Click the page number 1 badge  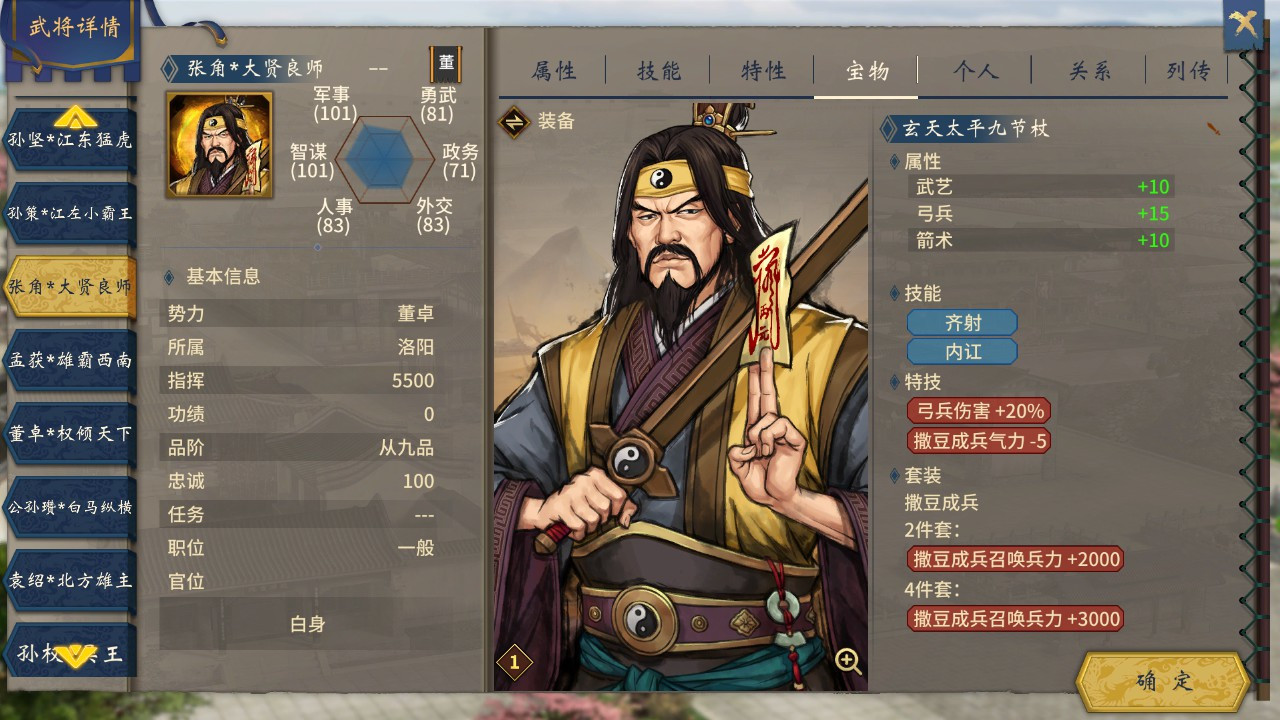516,662
